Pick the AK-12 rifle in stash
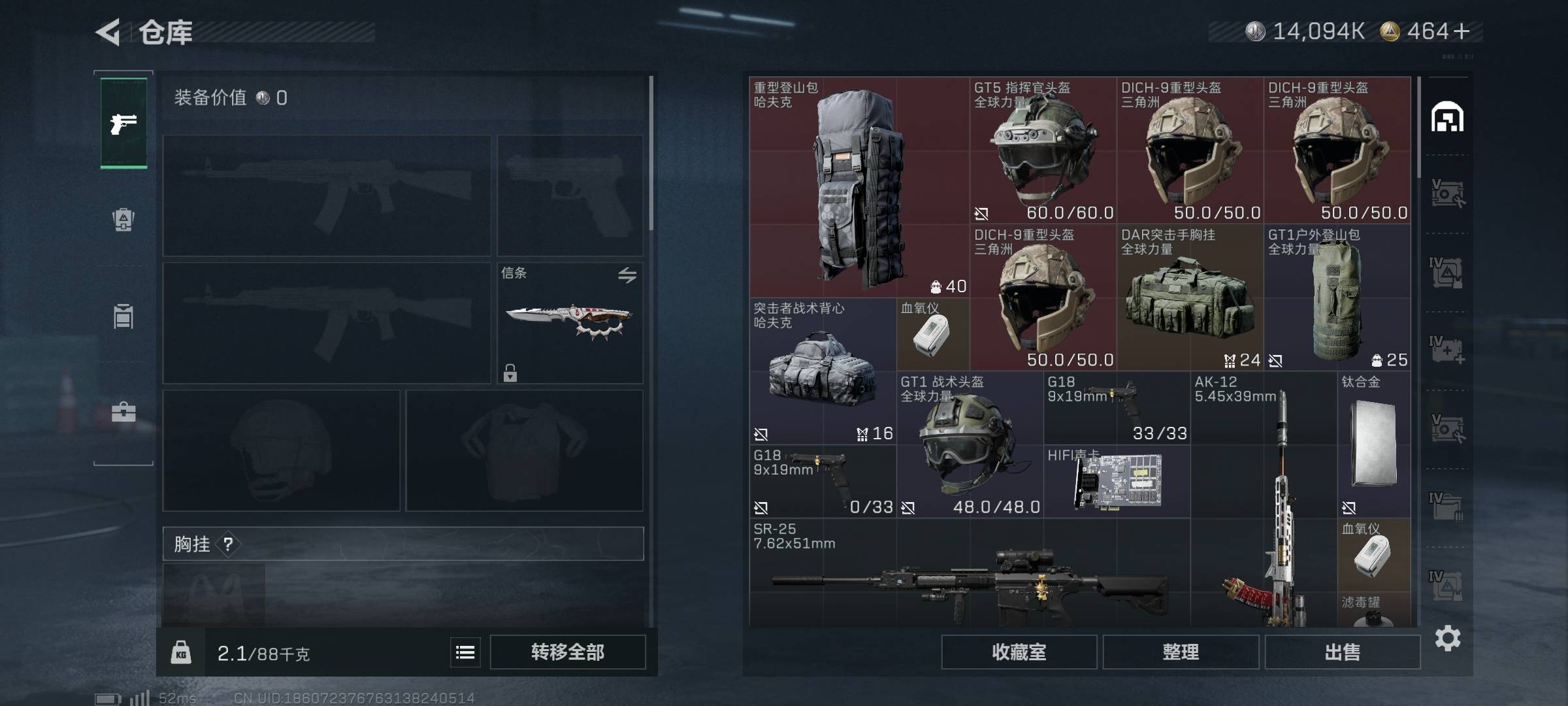This screenshot has width=1568, height=706. coord(1264,503)
